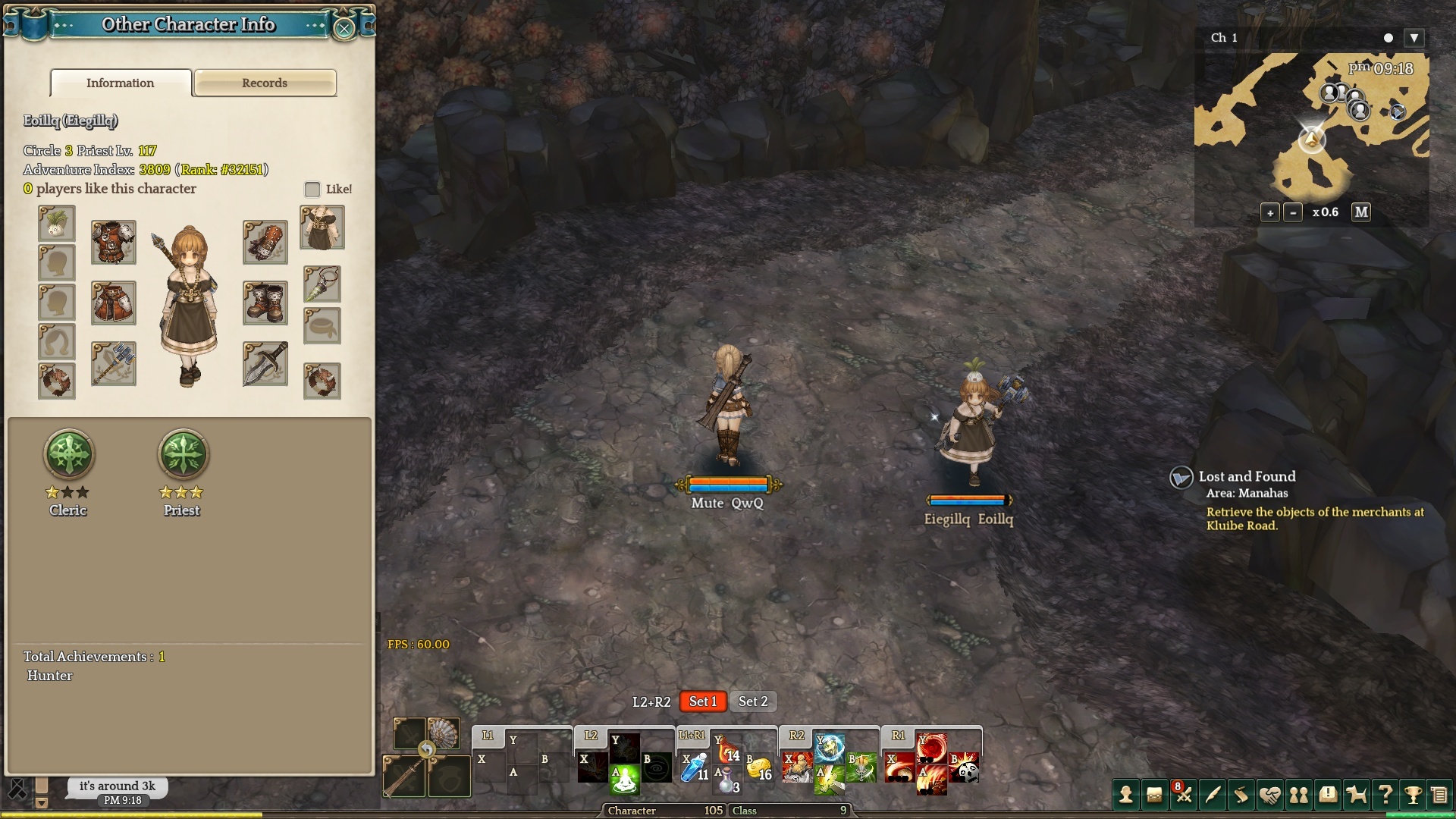
Task: Inspect the equipped boots slot
Action: (x=265, y=303)
